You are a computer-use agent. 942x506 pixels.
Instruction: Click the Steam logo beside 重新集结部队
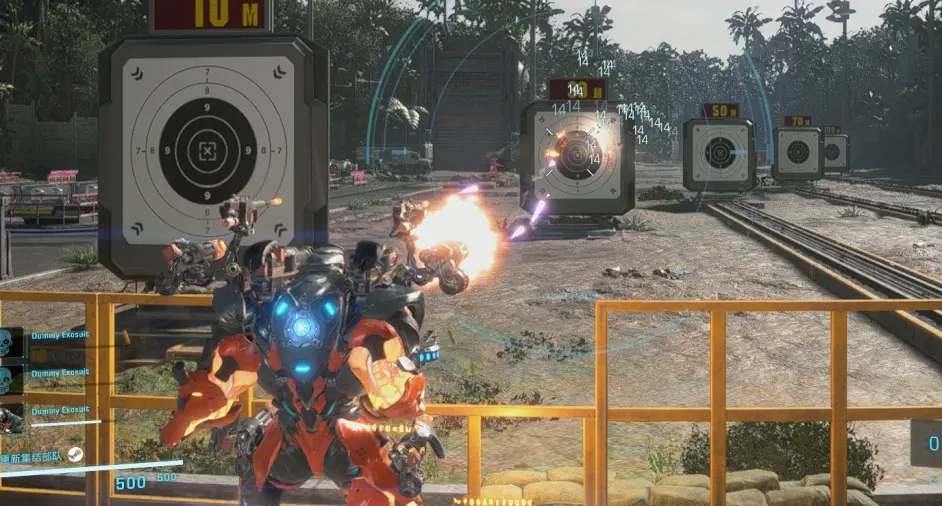[x=75, y=455]
